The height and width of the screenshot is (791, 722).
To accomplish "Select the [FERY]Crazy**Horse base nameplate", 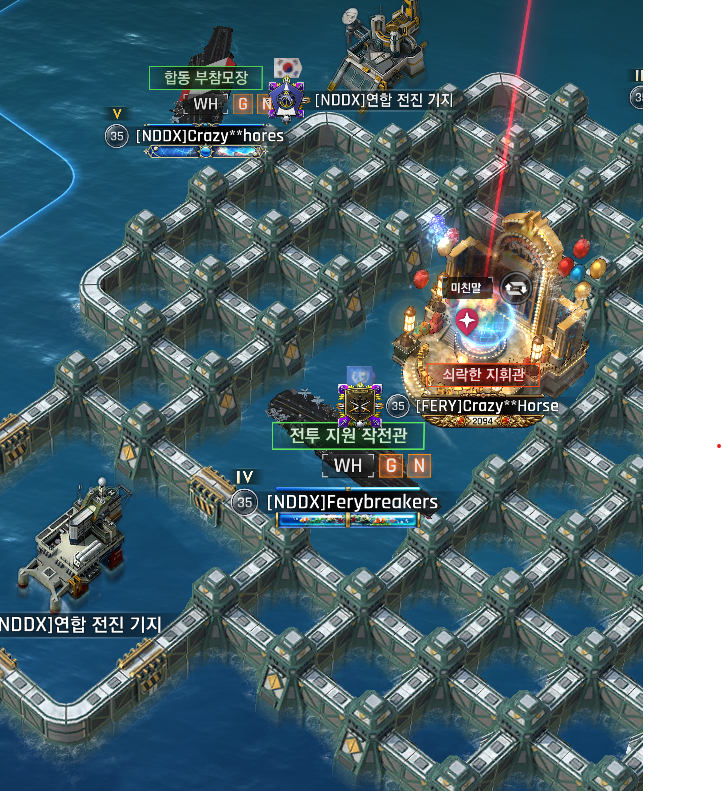I will click(486, 406).
